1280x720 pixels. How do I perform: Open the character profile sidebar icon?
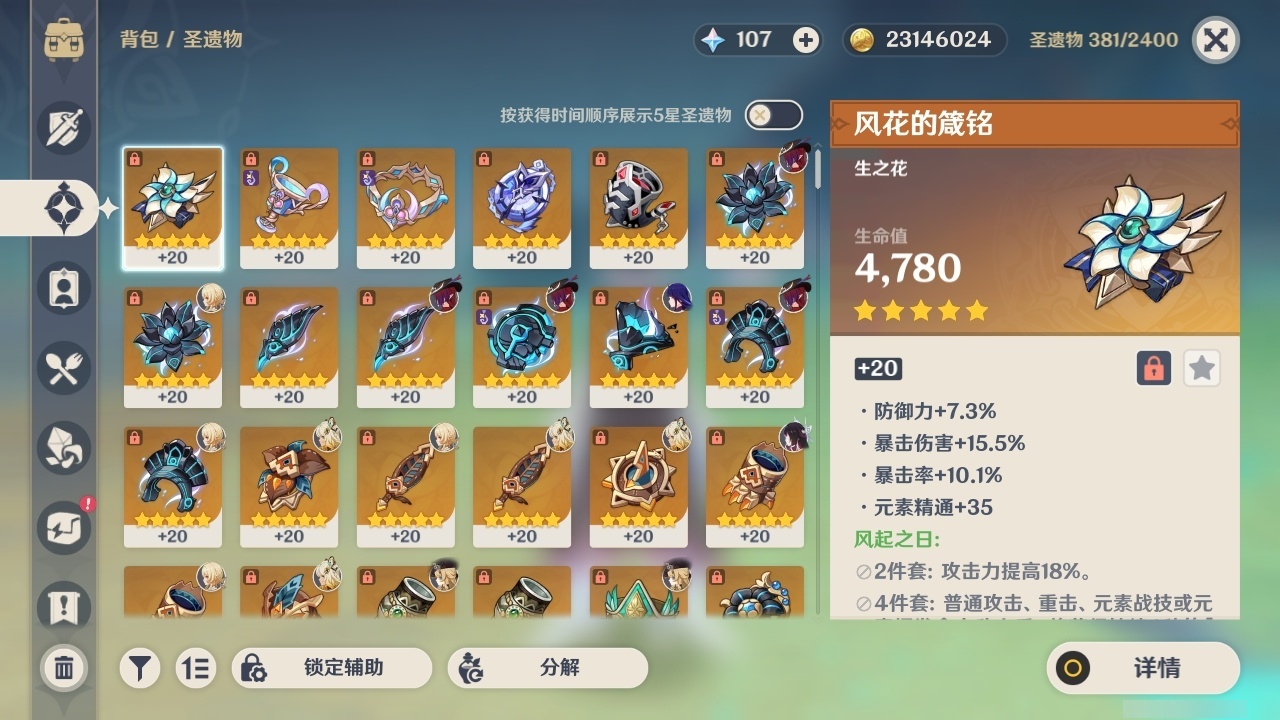point(62,287)
